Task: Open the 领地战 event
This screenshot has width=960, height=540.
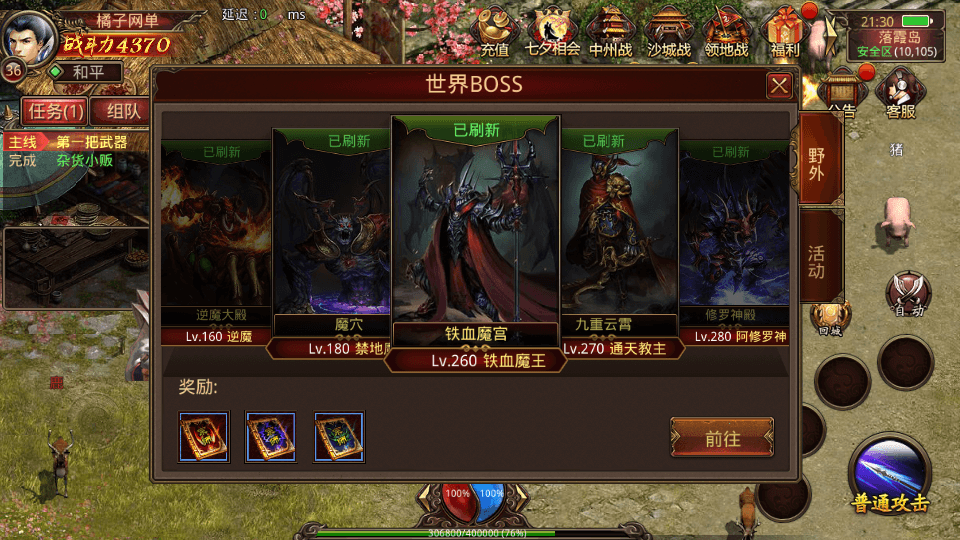Action: click(x=727, y=30)
